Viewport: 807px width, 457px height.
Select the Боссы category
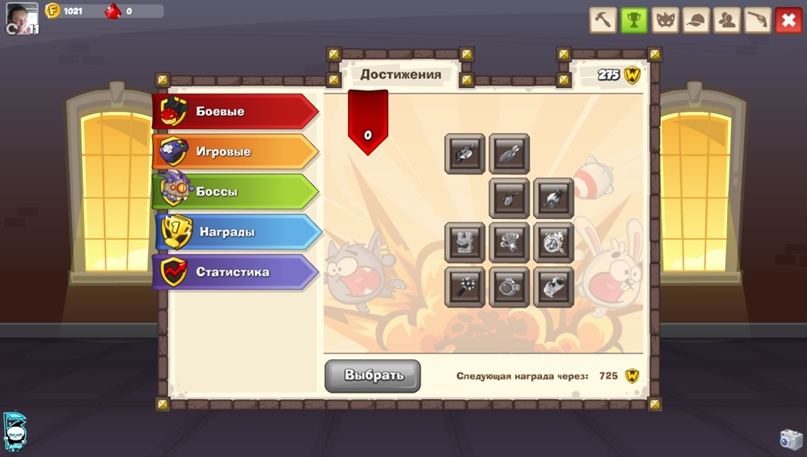235,191
